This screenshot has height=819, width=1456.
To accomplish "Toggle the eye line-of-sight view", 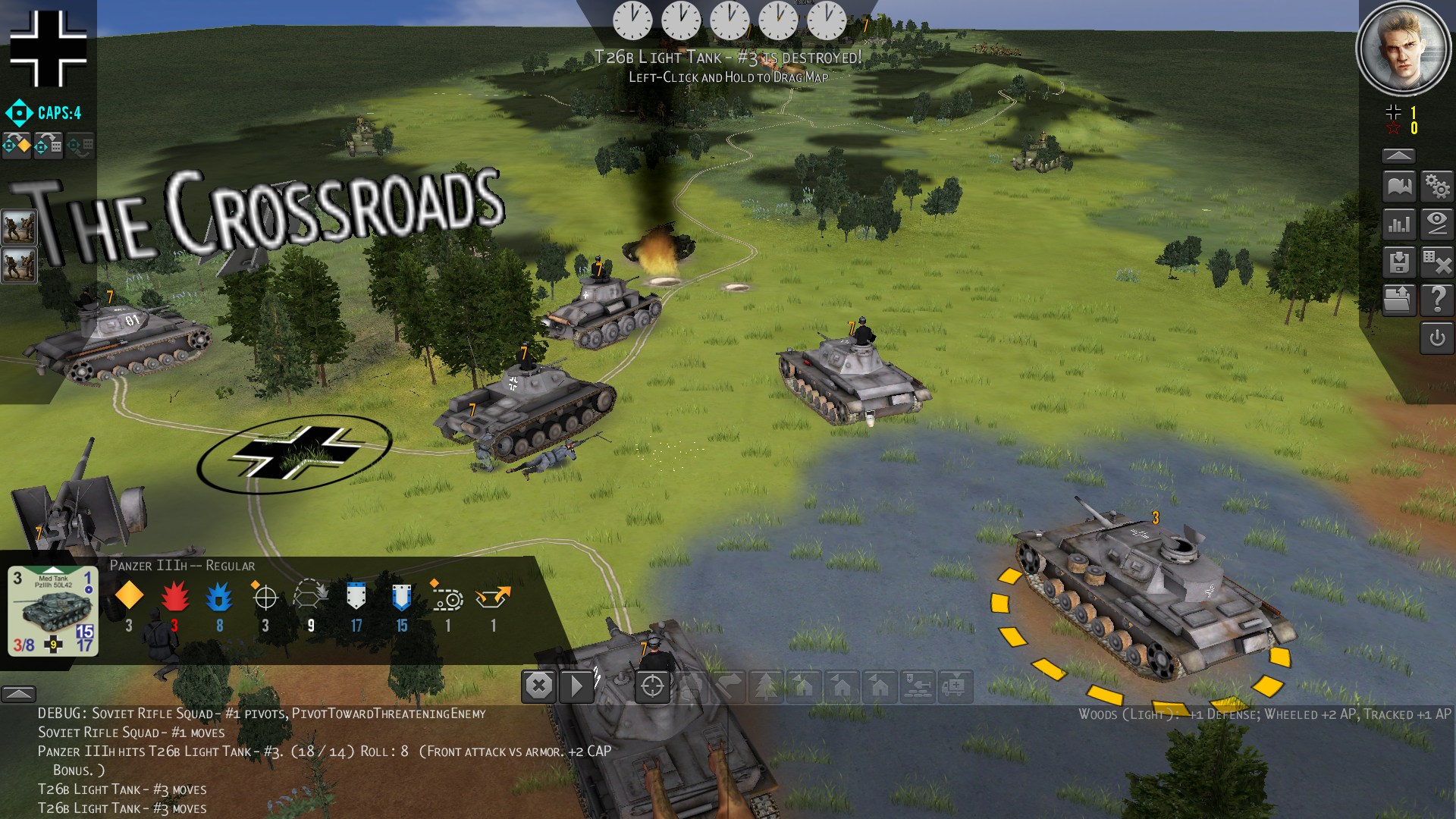I will (1437, 224).
